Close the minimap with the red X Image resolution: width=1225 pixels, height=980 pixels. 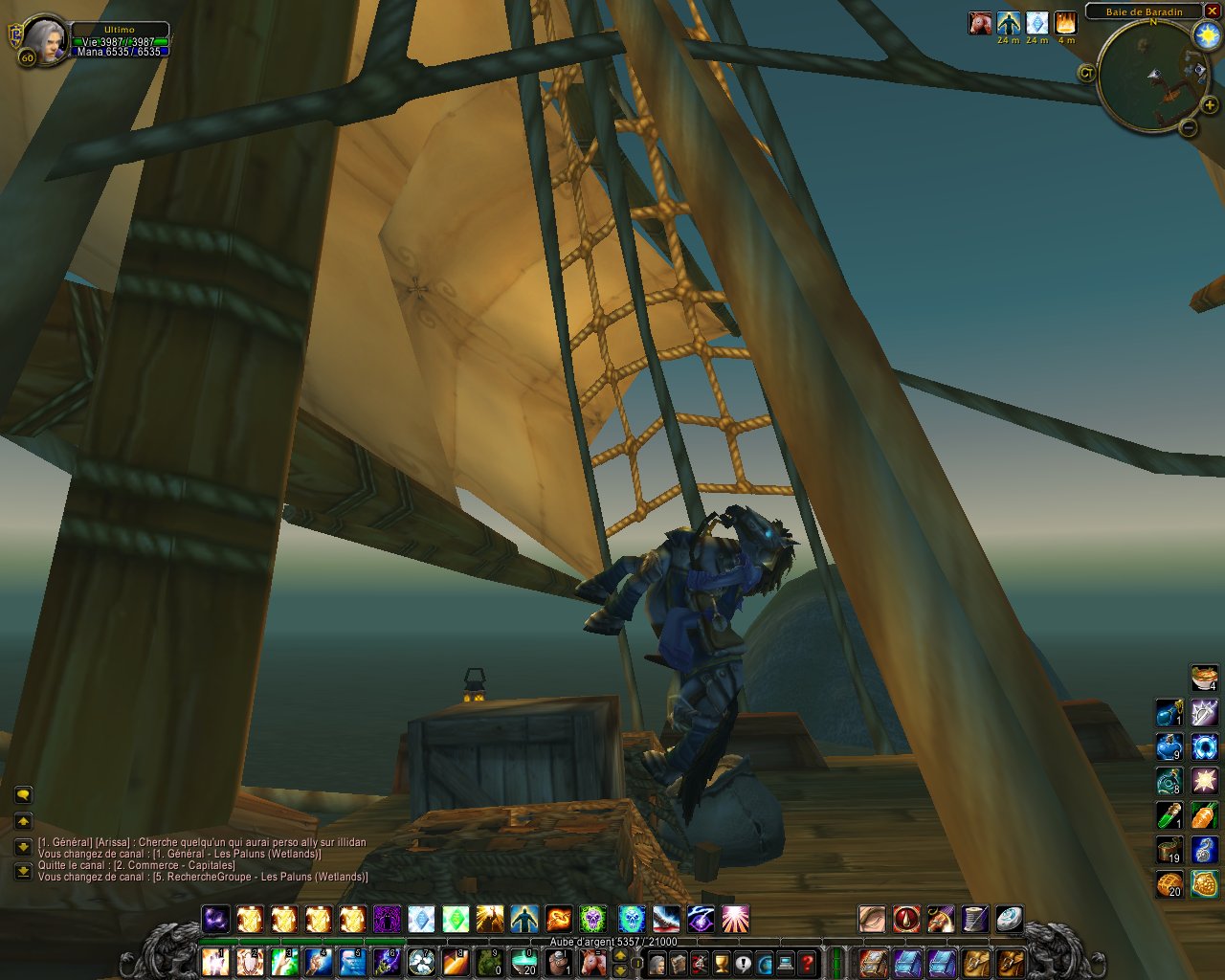(1212, 11)
